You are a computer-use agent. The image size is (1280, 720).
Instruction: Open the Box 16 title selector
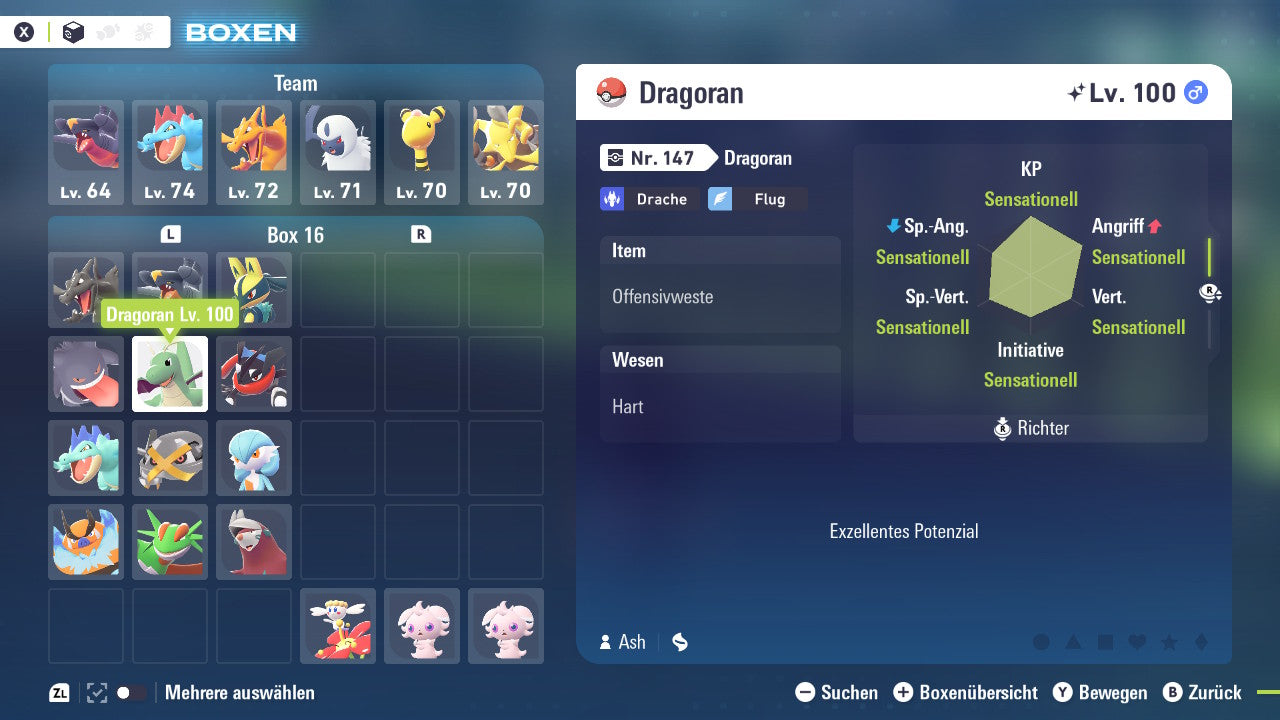295,235
